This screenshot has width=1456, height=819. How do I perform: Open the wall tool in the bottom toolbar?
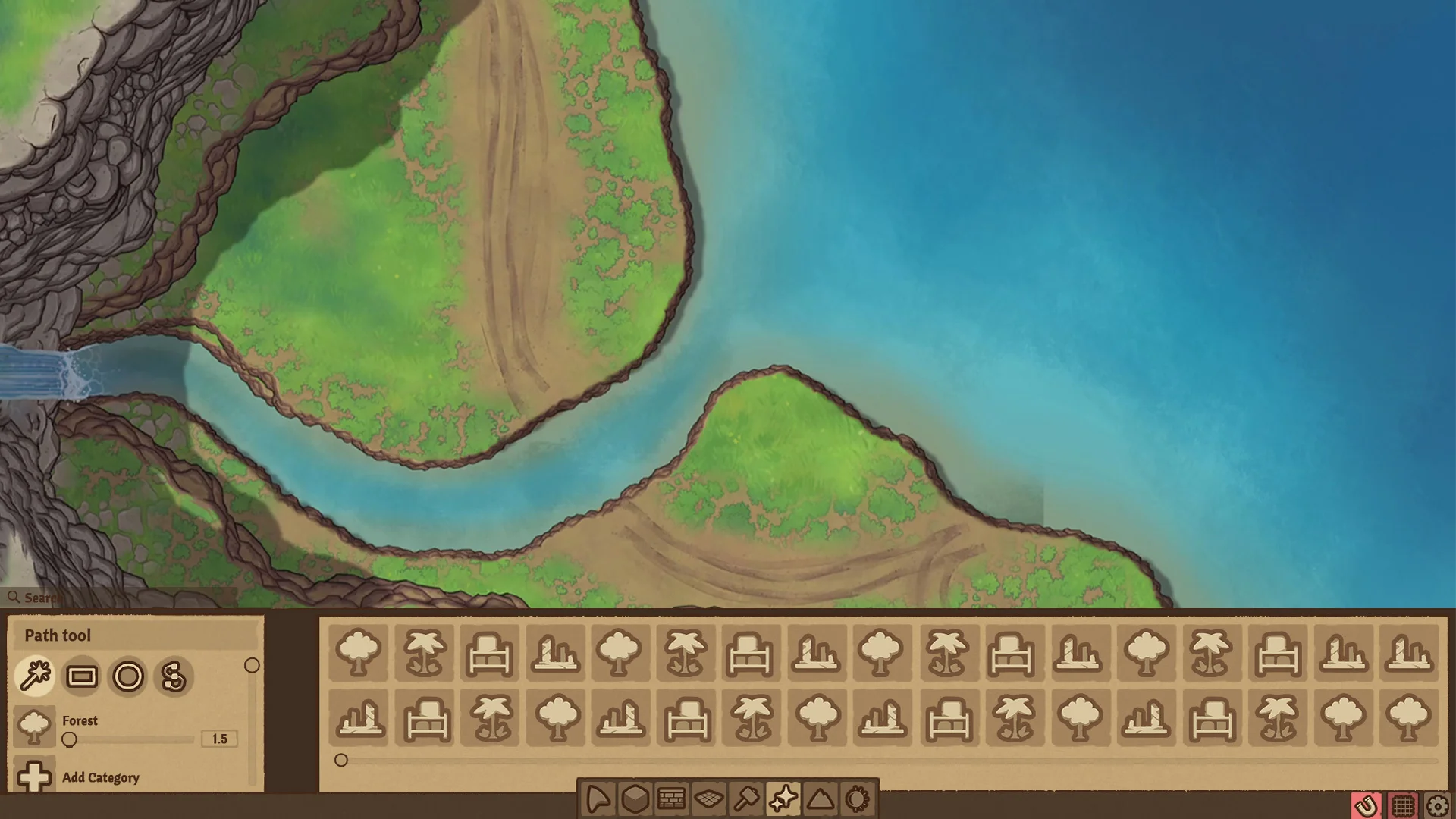[x=670, y=797]
